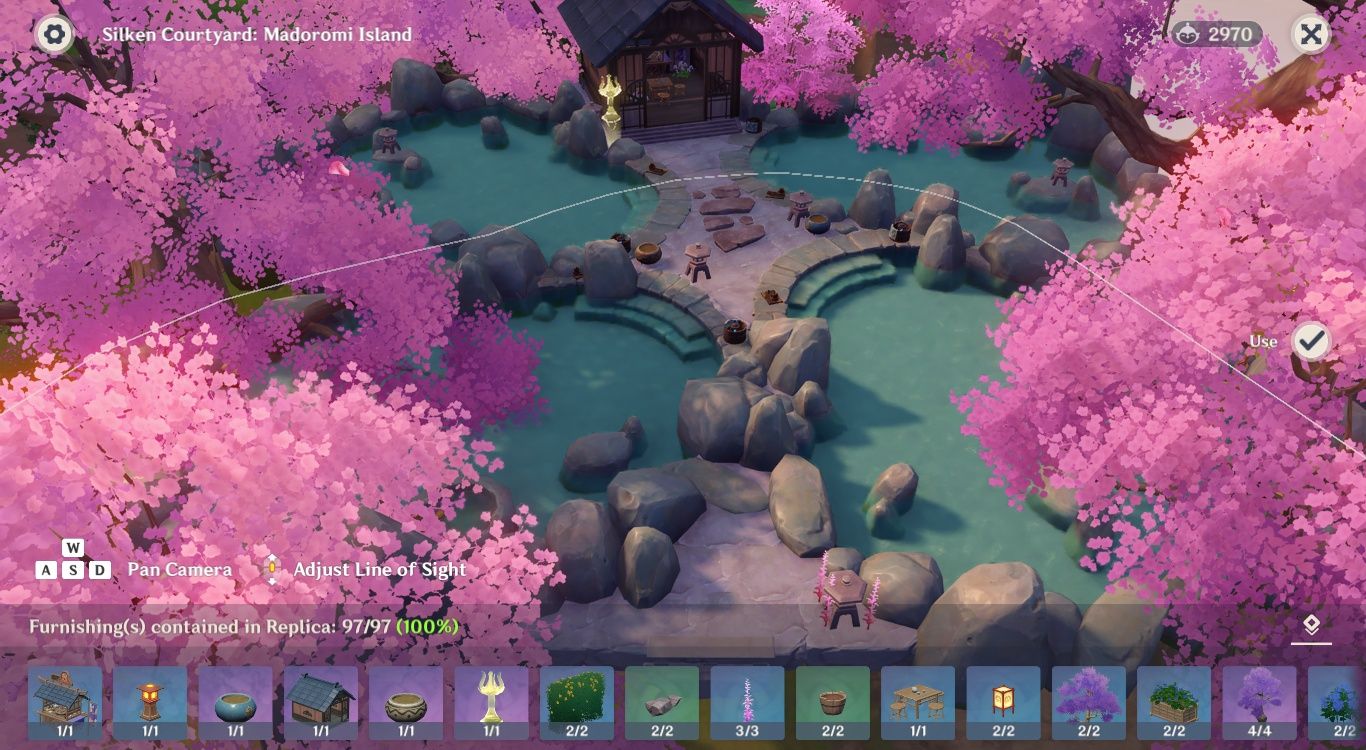This screenshot has height=750, width=1366.
Task: Toggle the Adjust Line of Sight control
Action: click(270, 568)
